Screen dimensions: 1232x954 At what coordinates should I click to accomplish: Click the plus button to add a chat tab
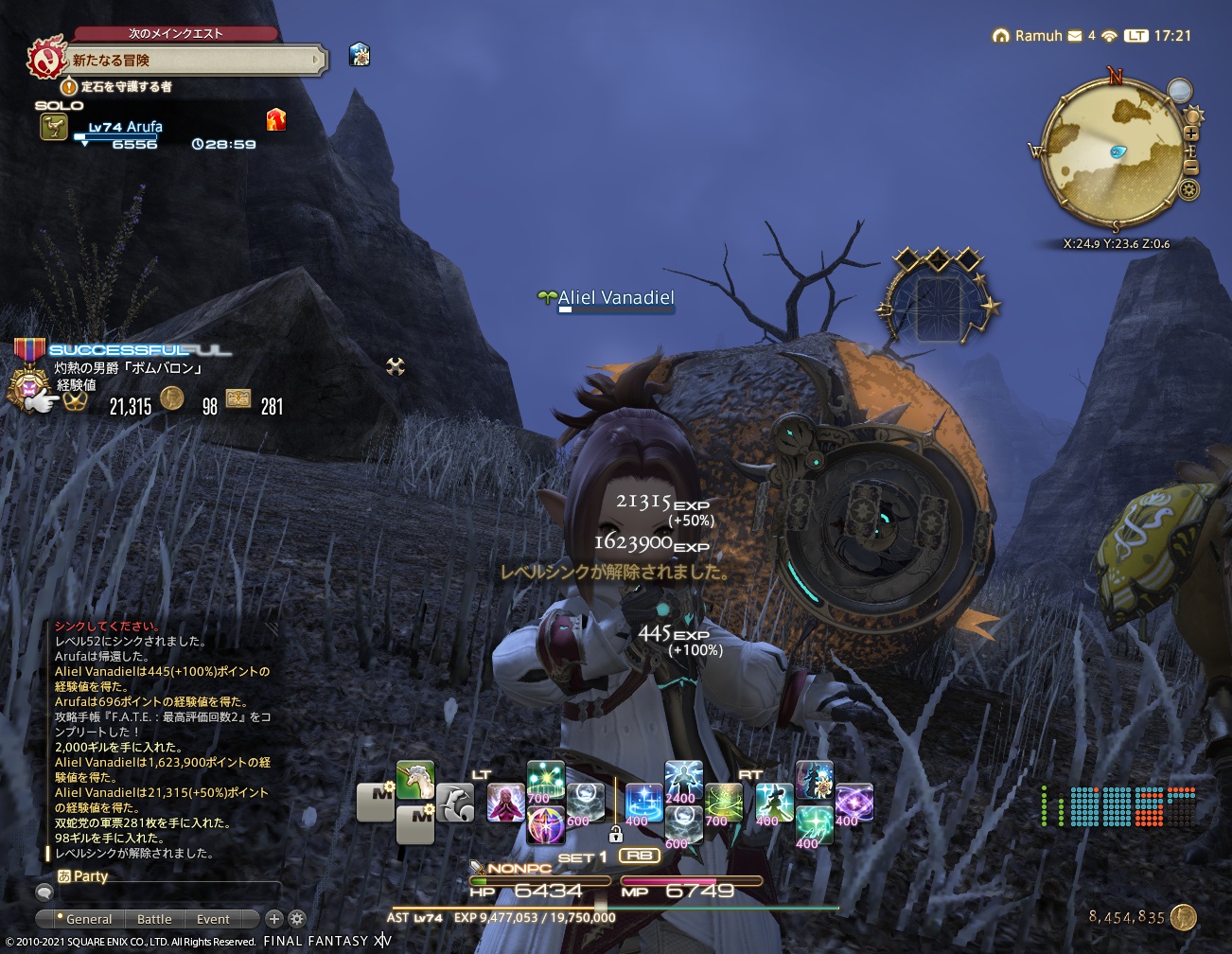pyautogui.click(x=273, y=918)
